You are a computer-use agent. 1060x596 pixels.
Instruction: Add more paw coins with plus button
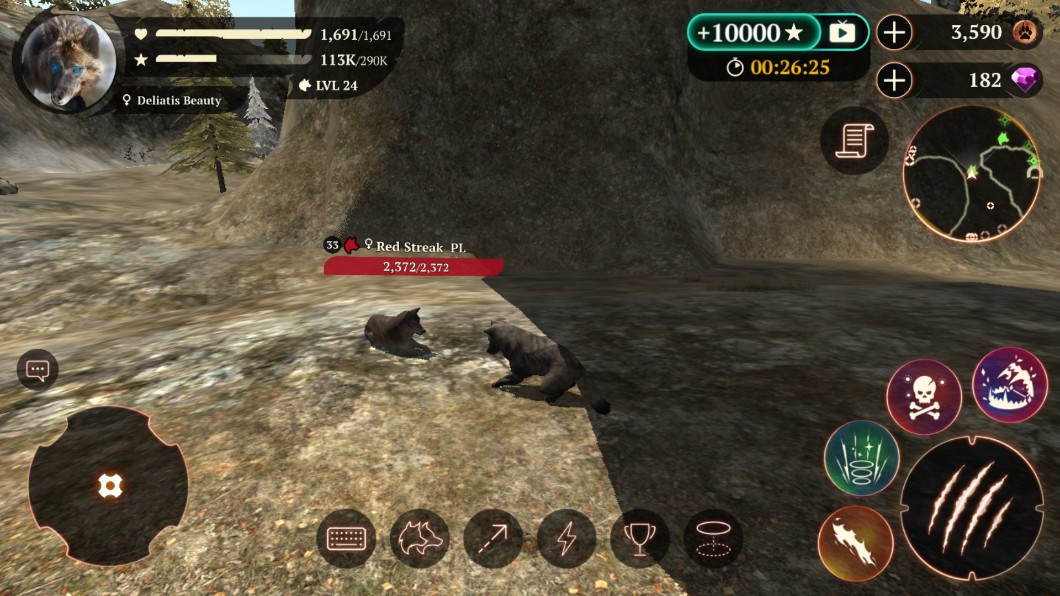[x=894, y=33]
